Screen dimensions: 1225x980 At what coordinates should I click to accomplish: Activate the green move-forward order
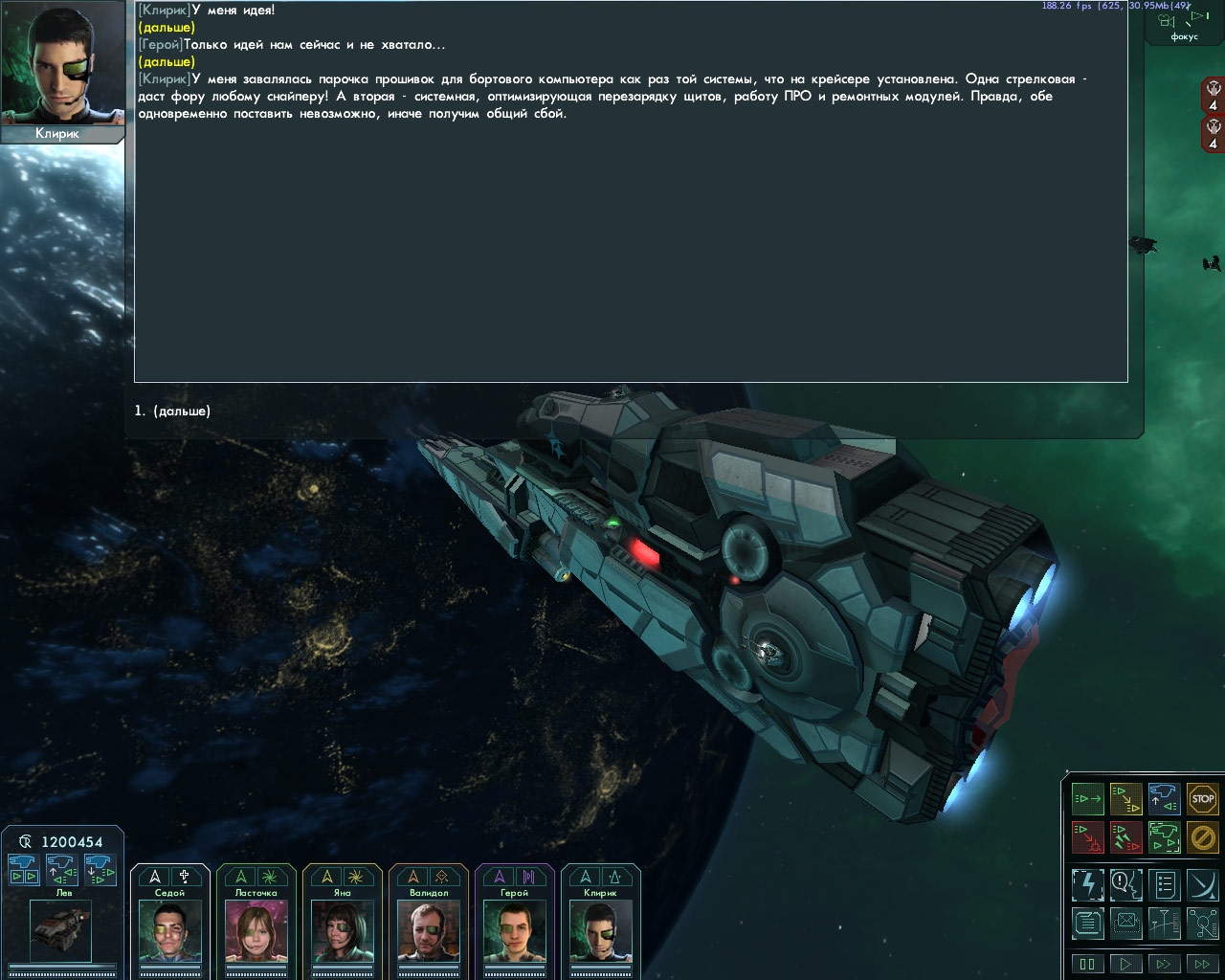pos(1088,799)
